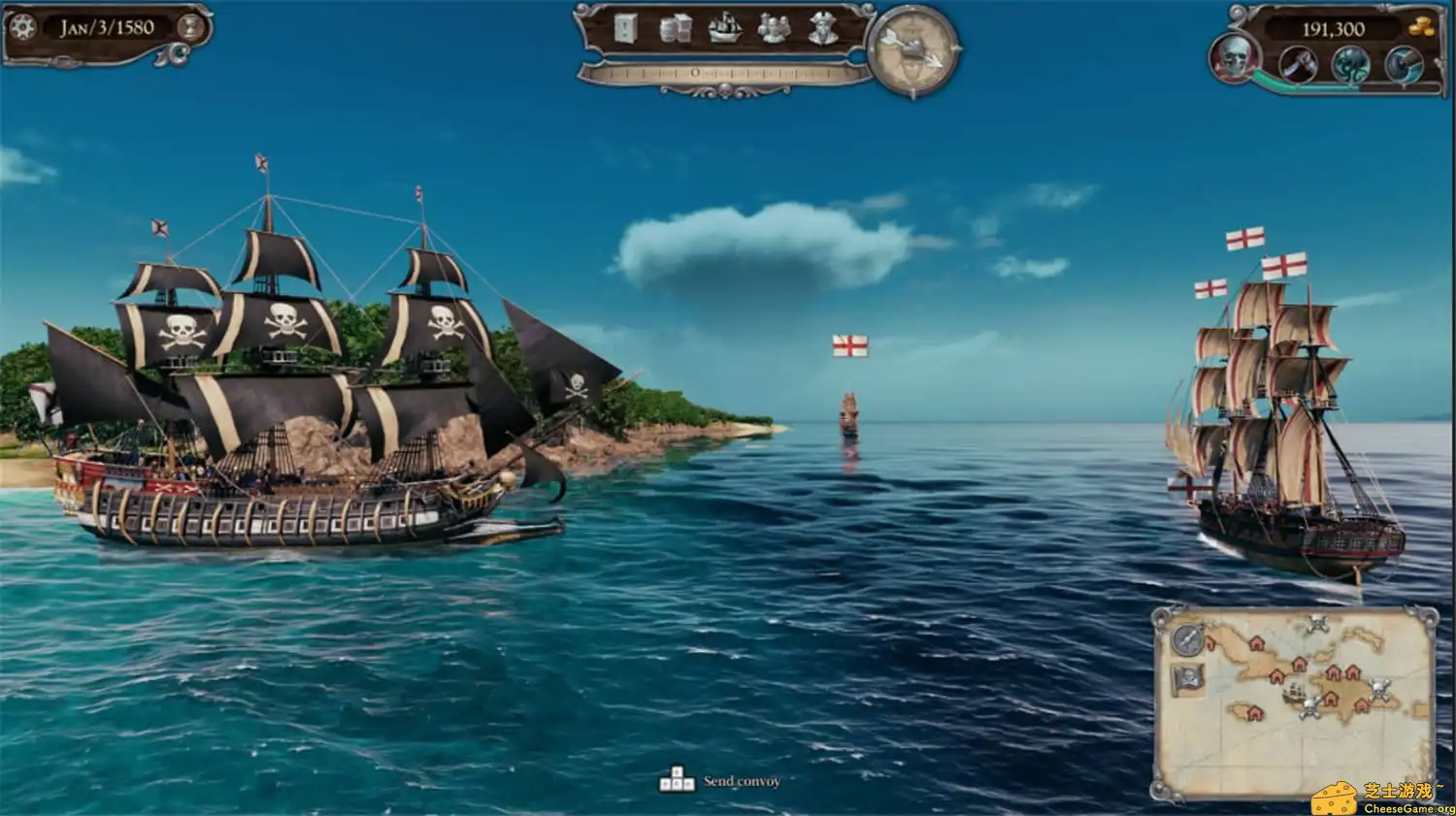
Task: Open the cargo hold chest icon
Action: pyautogui.click(x=624, y=29)
